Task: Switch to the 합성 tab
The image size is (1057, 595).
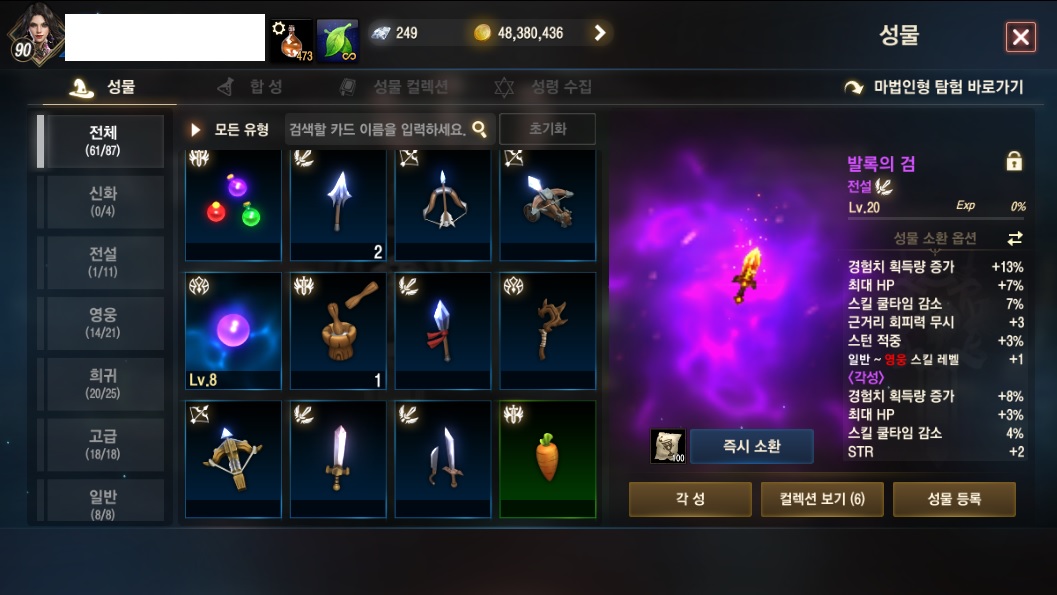Action: click(x=252, y=87)
